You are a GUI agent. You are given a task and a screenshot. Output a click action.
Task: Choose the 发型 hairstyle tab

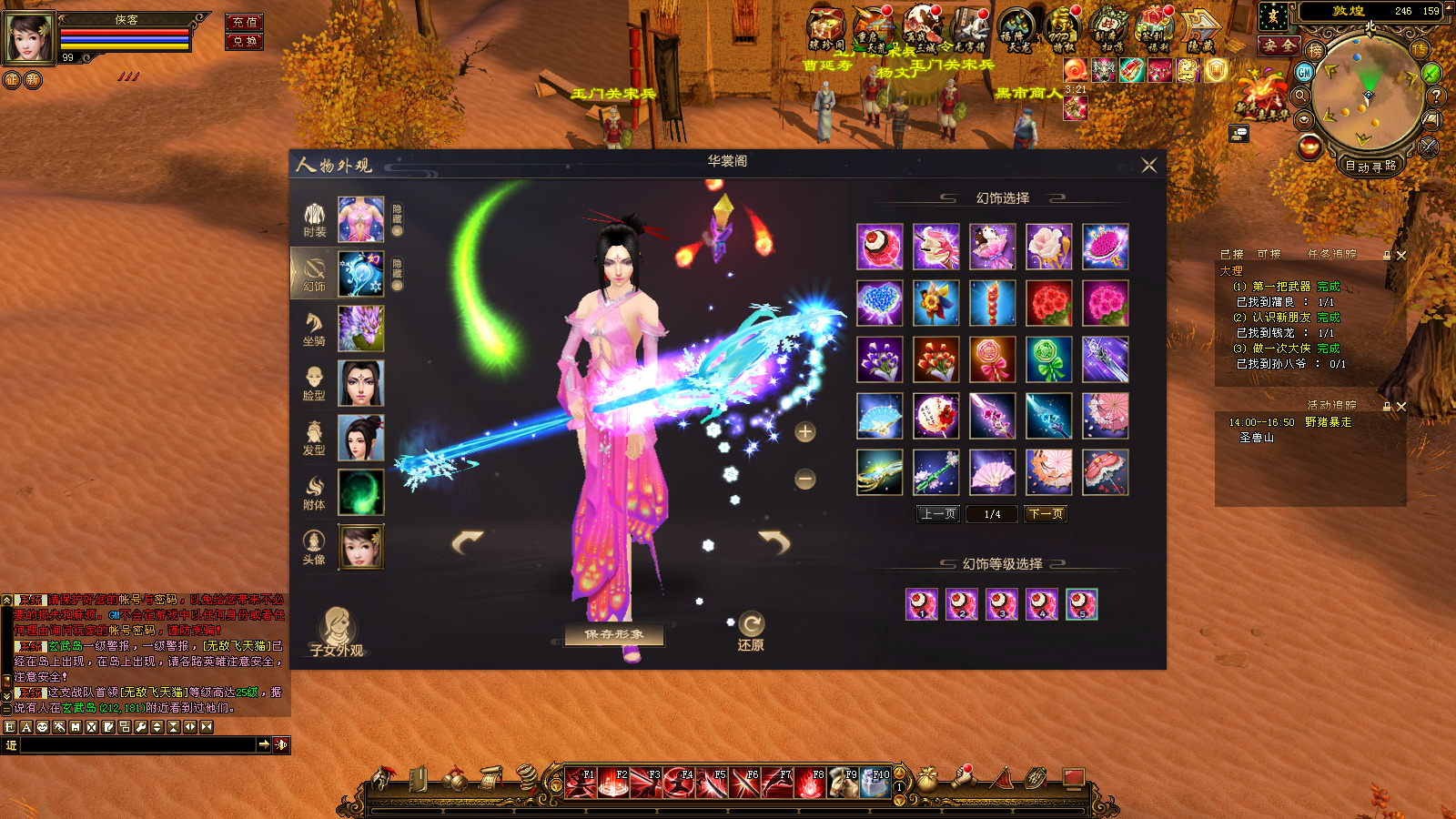click(x=314, y=438)
